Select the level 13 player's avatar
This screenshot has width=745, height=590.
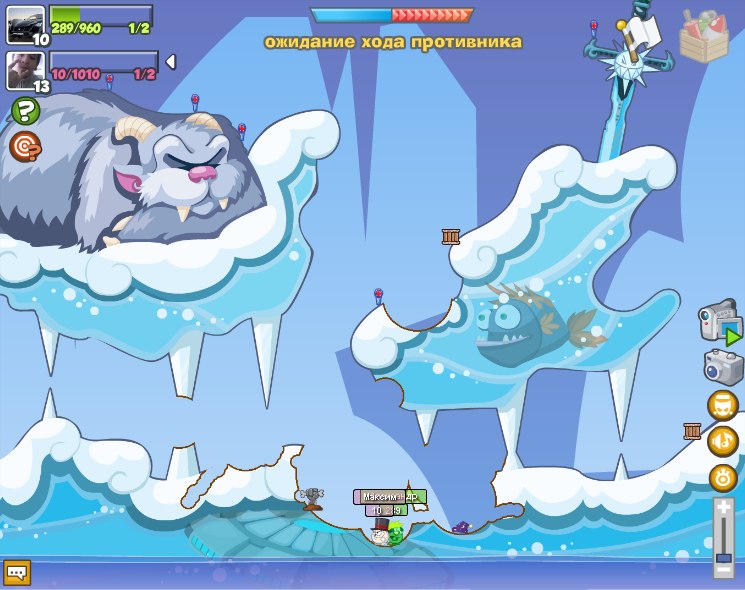click(x=25, y=69)
